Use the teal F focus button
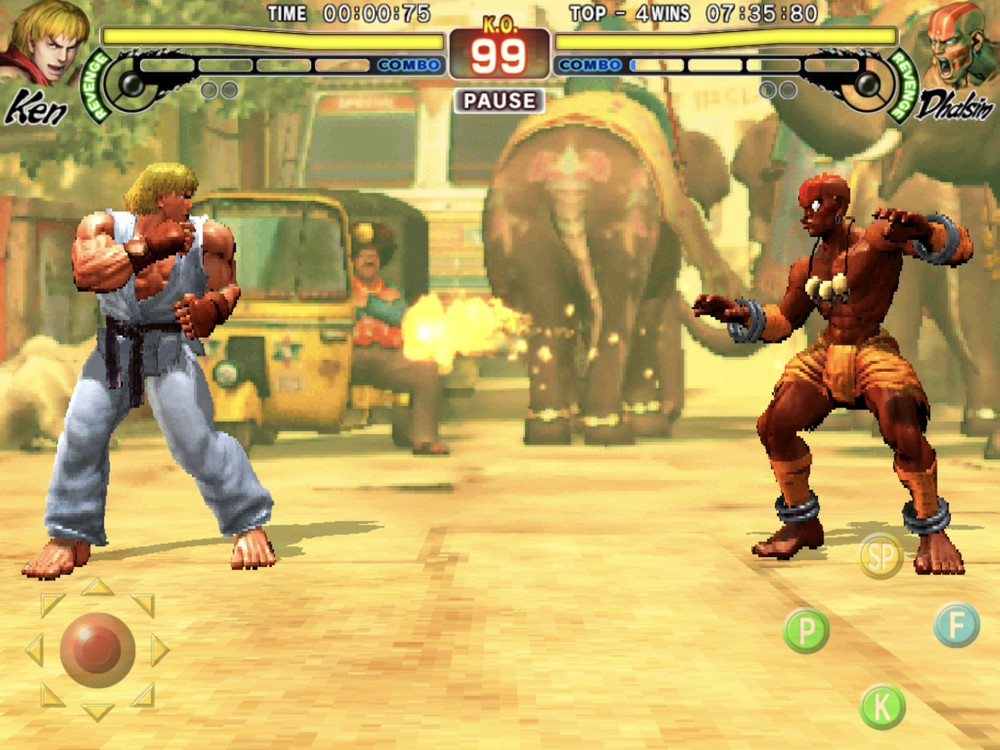Image resolution: width=1000 pixels, height=750 pixels. 957,625
